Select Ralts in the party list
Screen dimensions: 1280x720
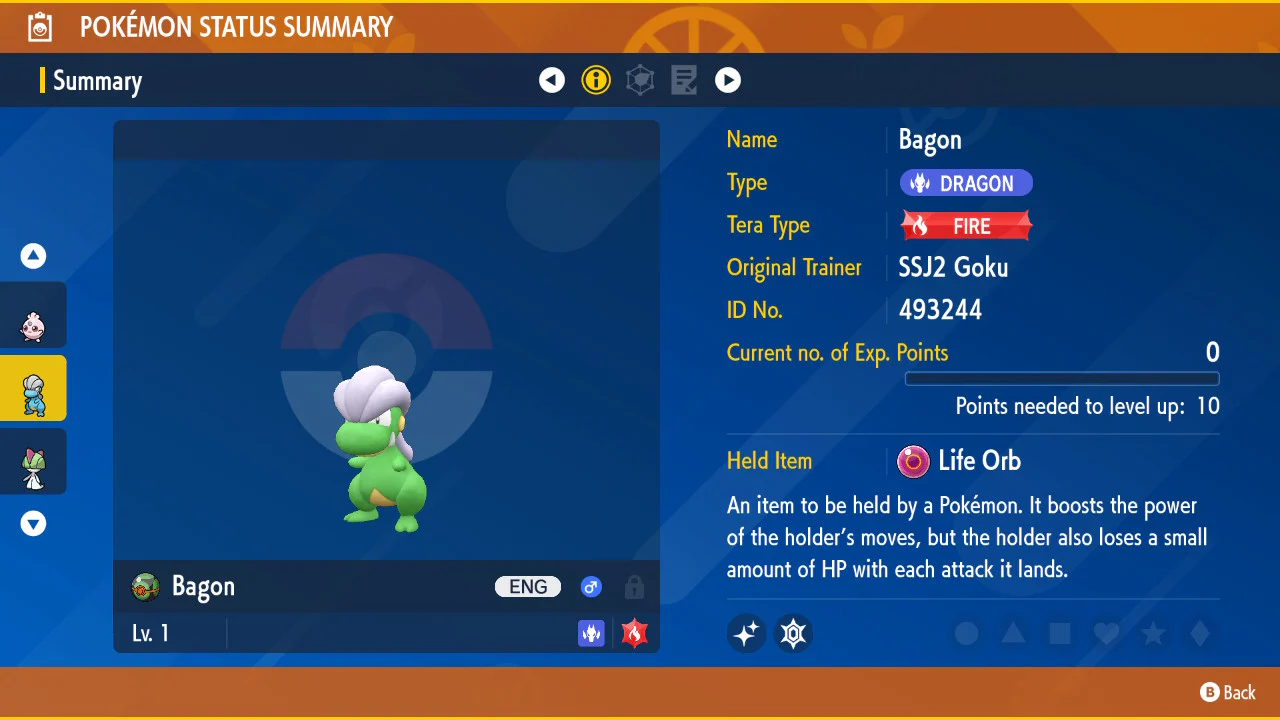point(33,462)
